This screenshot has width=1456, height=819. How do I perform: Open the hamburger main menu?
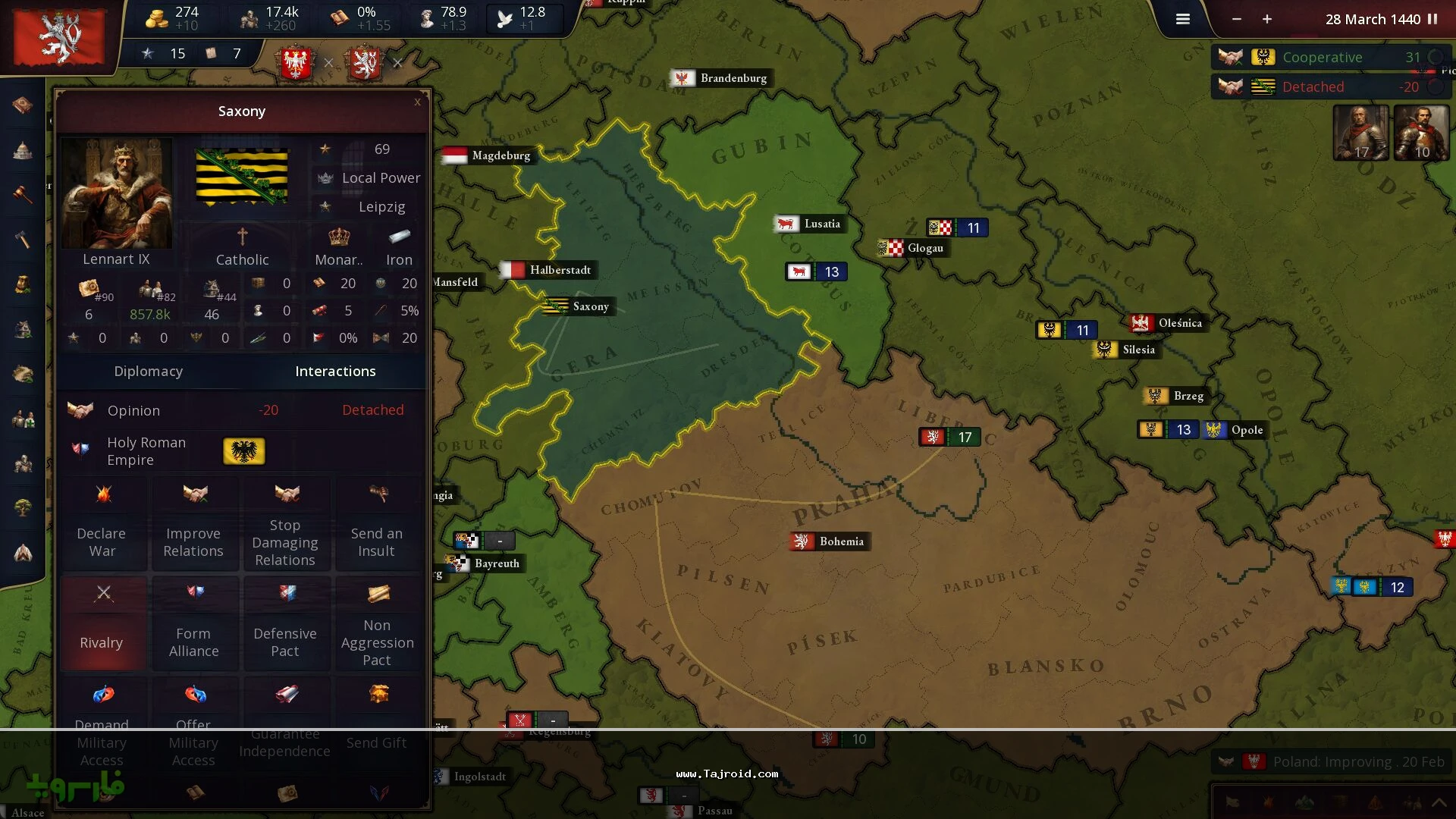(1183, 20)
